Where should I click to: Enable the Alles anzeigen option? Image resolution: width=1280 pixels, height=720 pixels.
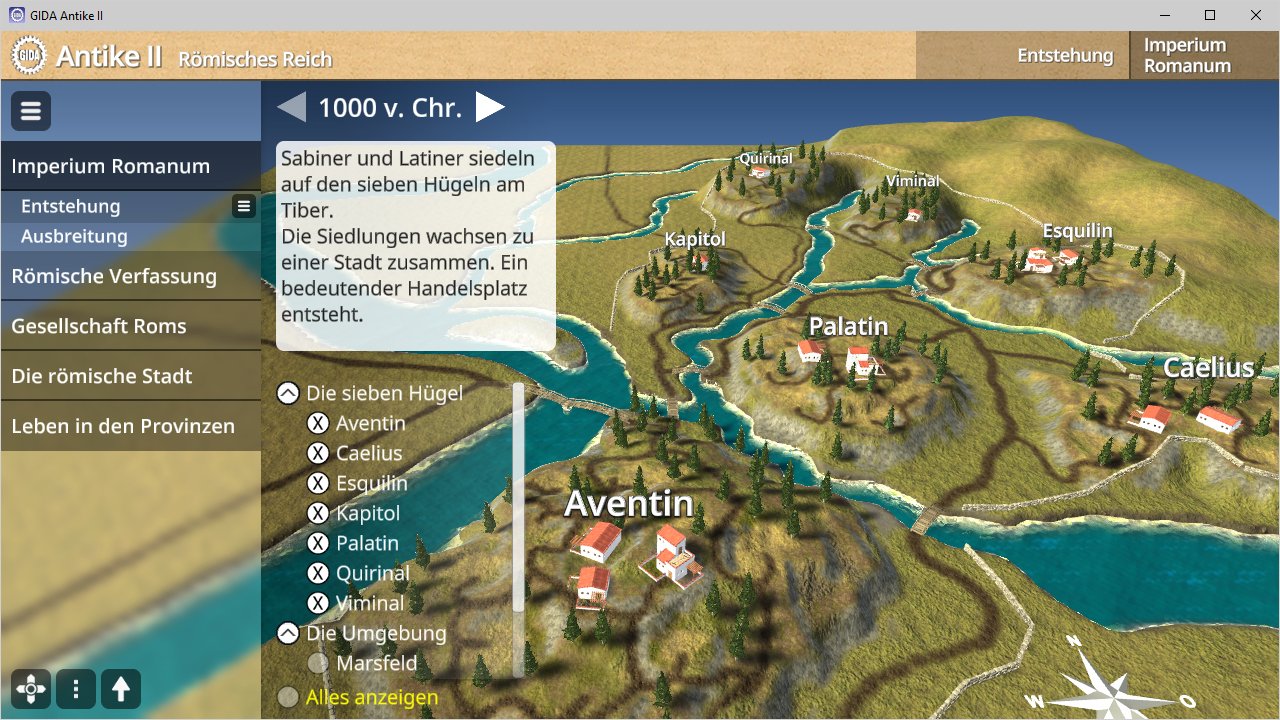coord(288,697)
